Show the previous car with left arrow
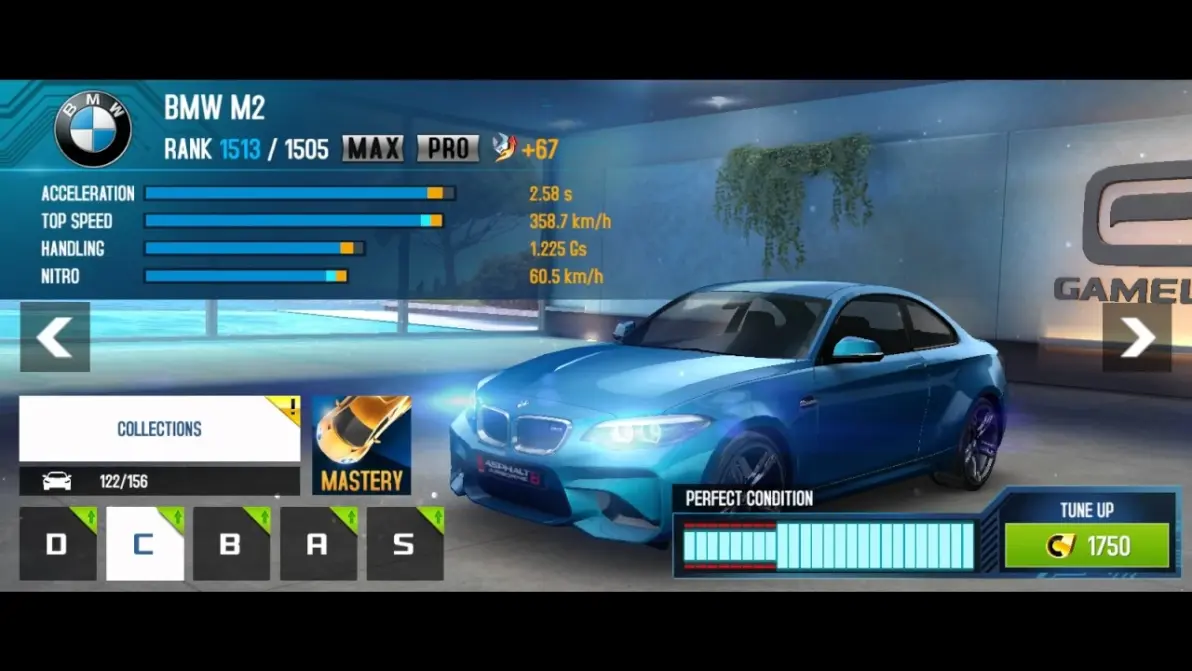This screenshot has width=1192, height=671. (55, 338)
